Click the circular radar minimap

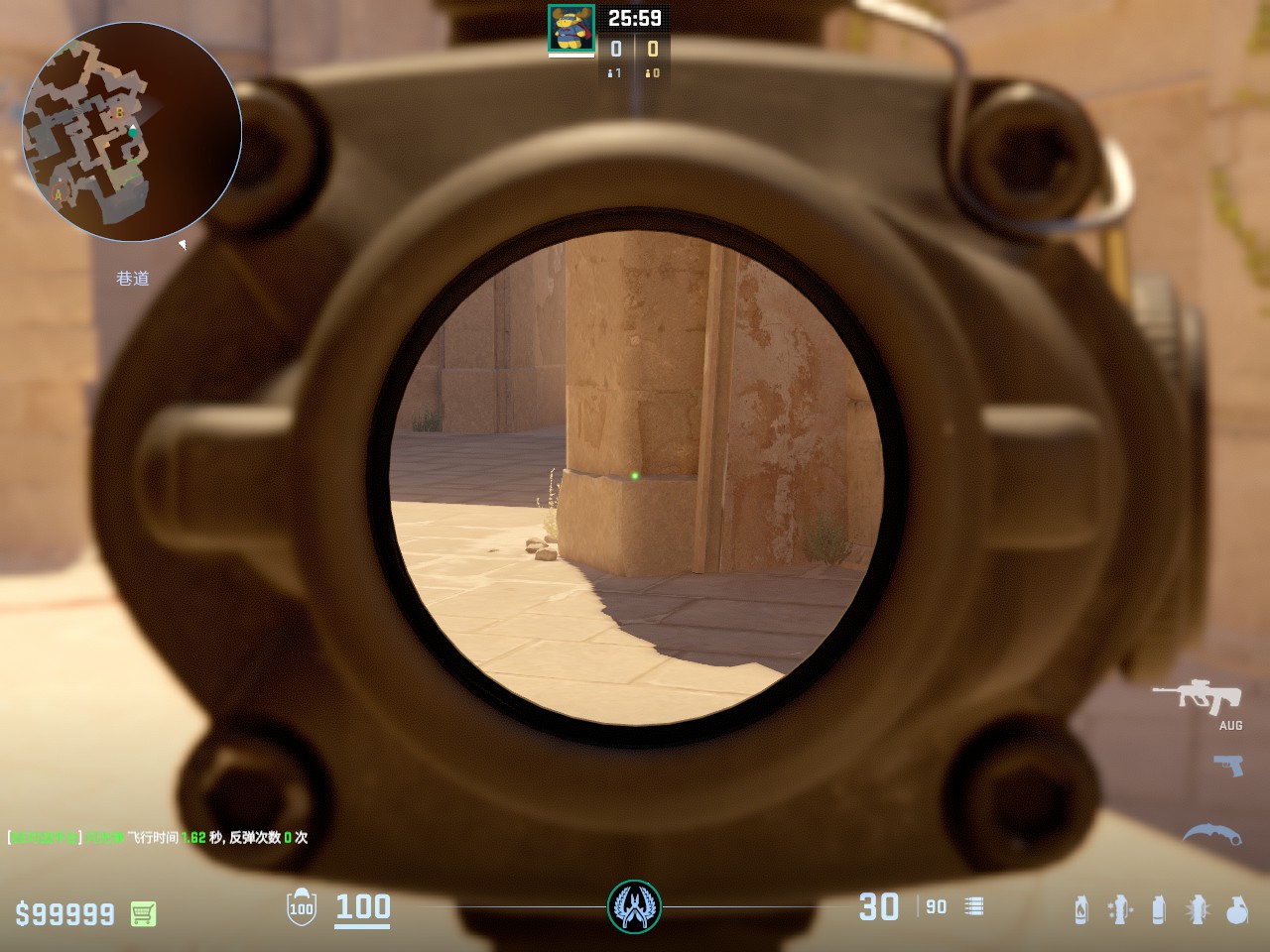click(x=132, y=131)
